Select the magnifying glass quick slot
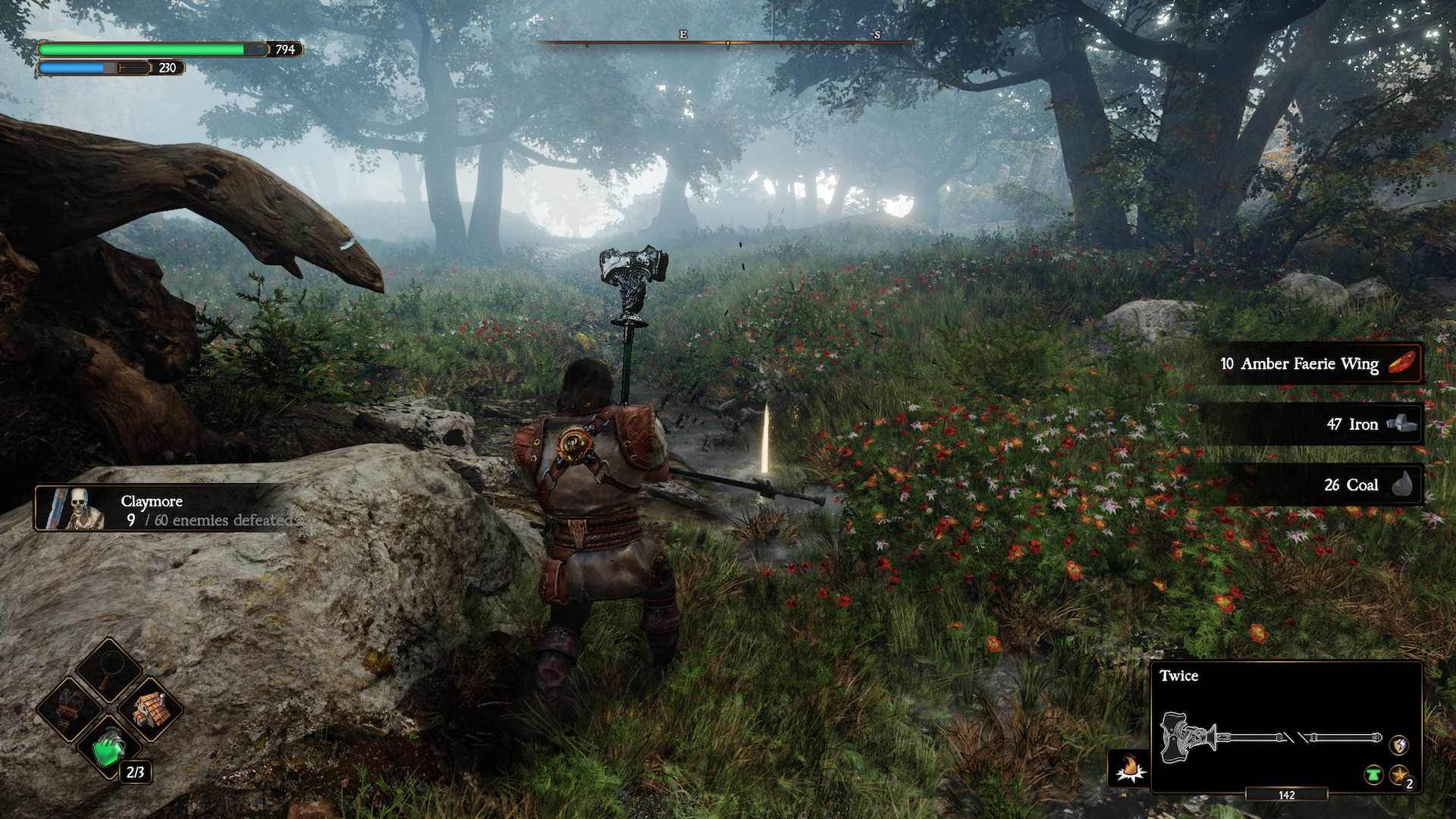Screen dimensions: 1456x819 [111, 670]
